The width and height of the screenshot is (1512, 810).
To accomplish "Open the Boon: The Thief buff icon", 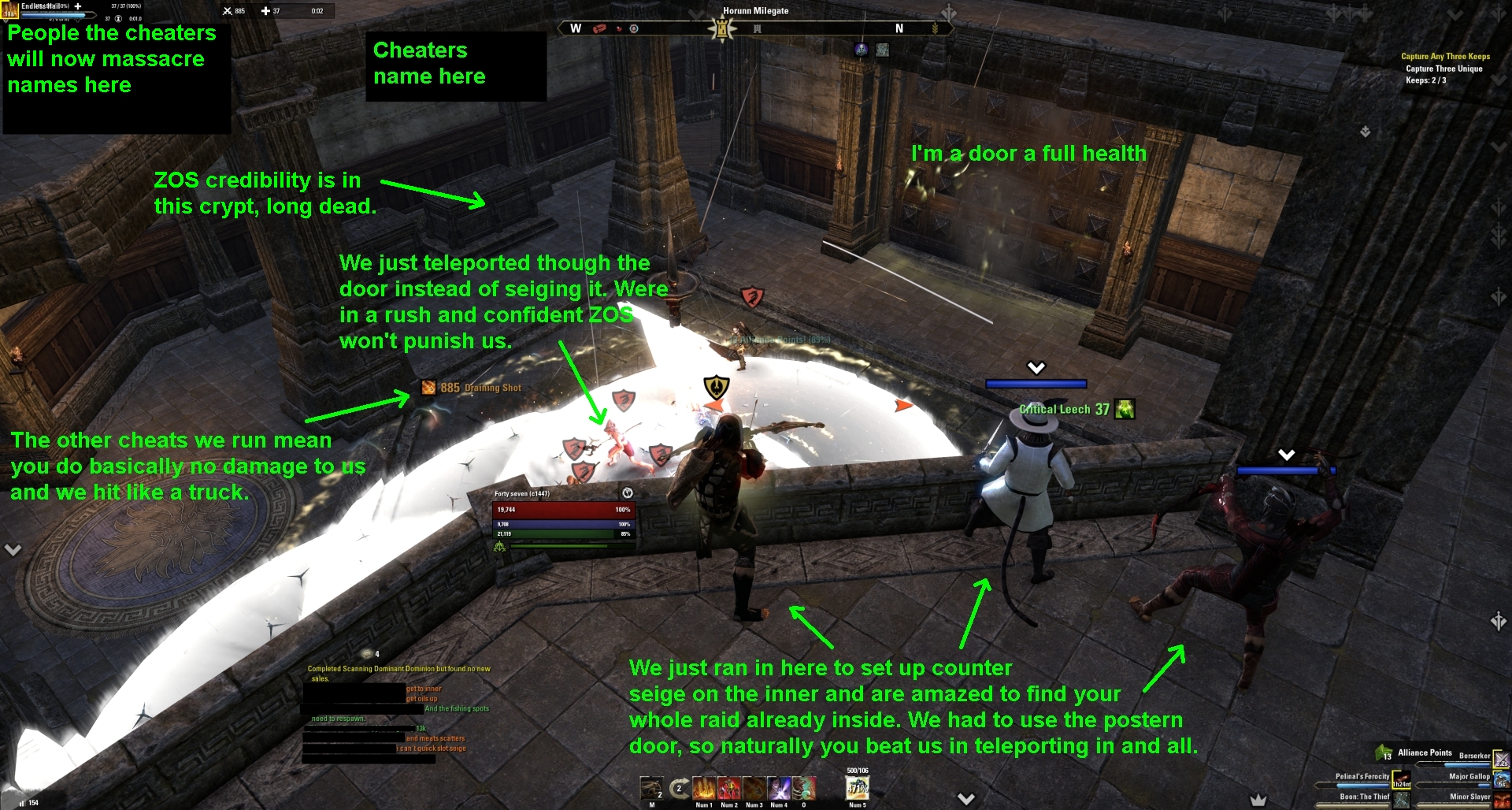I will (x=1402, y=801).
